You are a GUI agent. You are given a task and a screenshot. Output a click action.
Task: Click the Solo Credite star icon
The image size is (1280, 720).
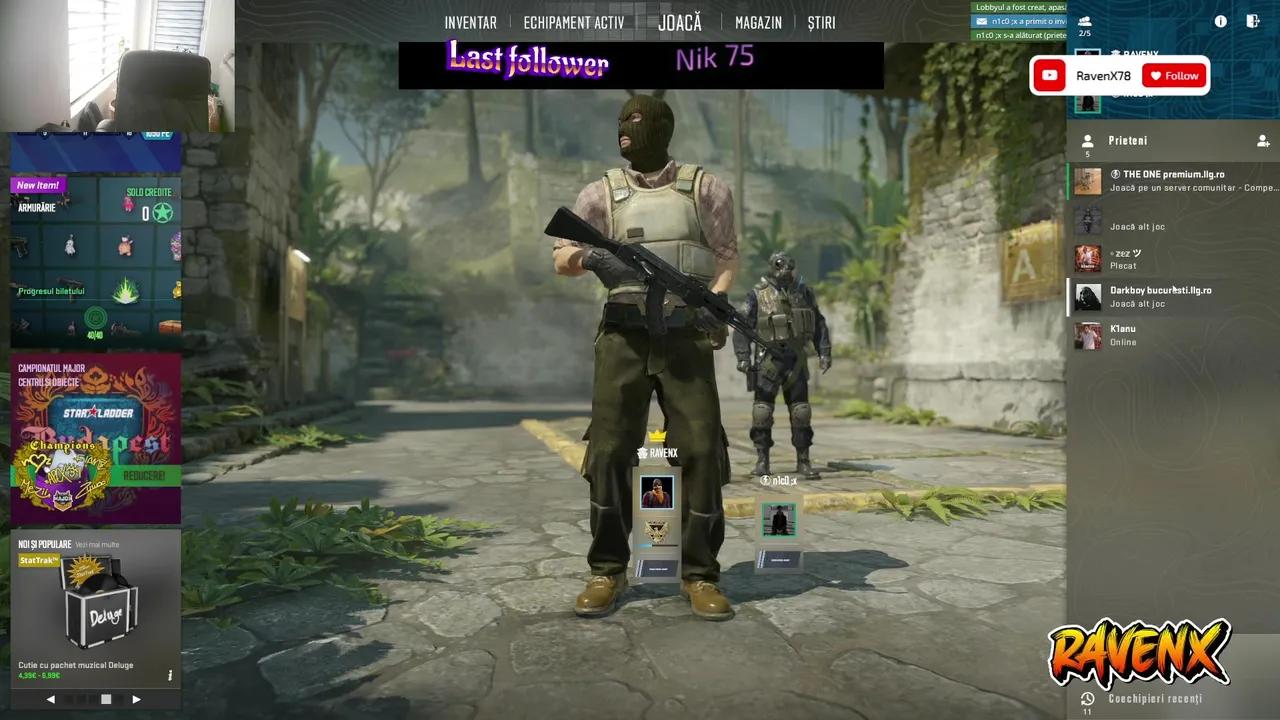pos(162,212)
